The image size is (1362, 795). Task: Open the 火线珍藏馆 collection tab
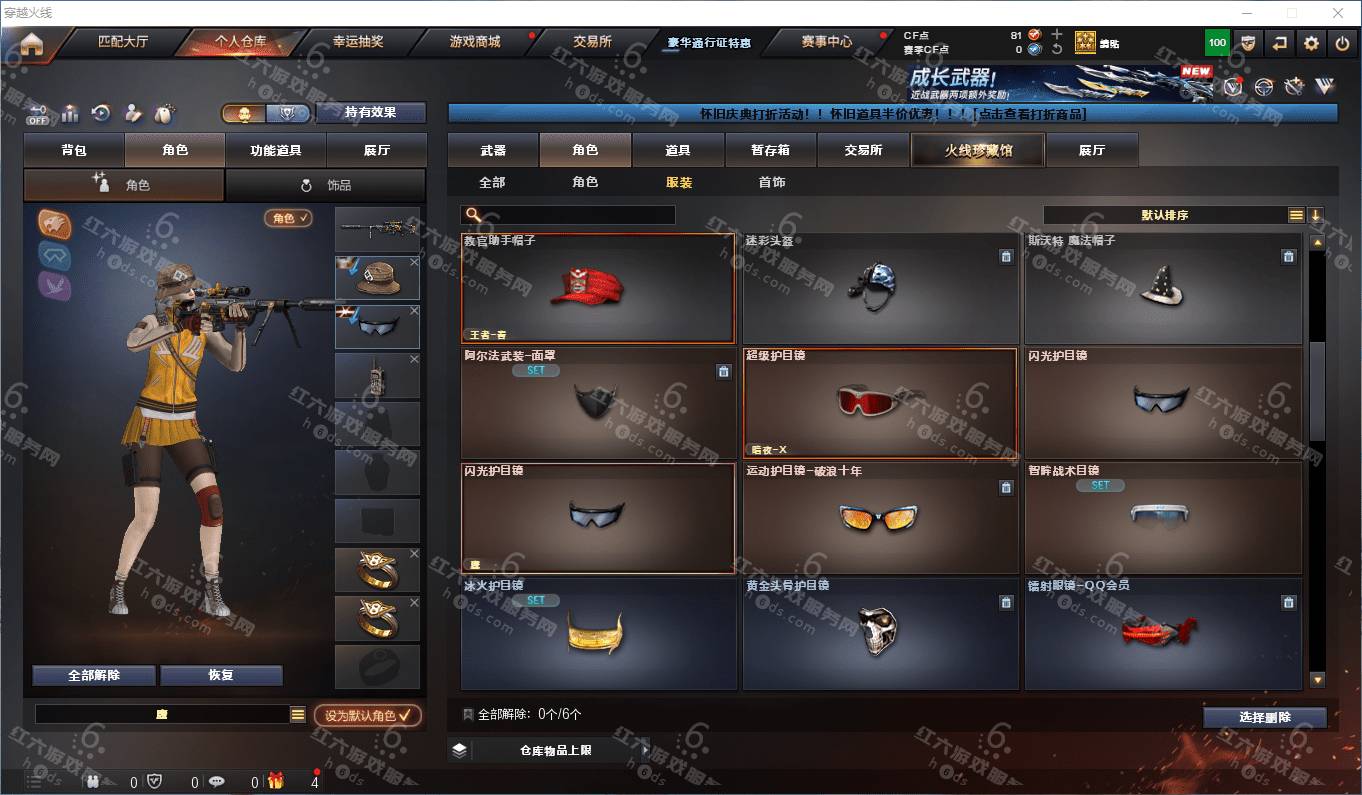[x=977, y=150]
